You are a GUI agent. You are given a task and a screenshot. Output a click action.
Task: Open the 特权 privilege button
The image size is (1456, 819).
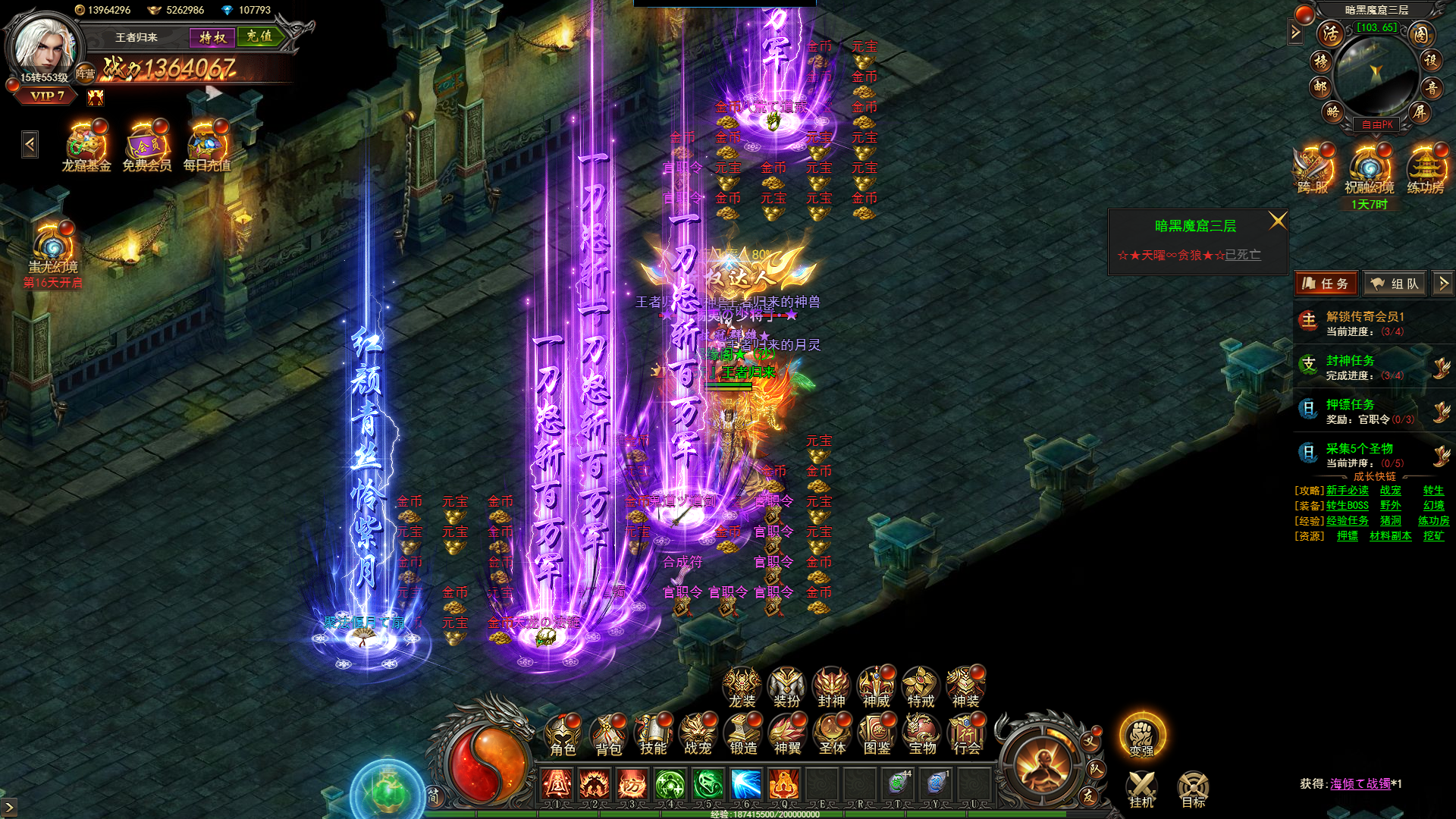(212, 37)
